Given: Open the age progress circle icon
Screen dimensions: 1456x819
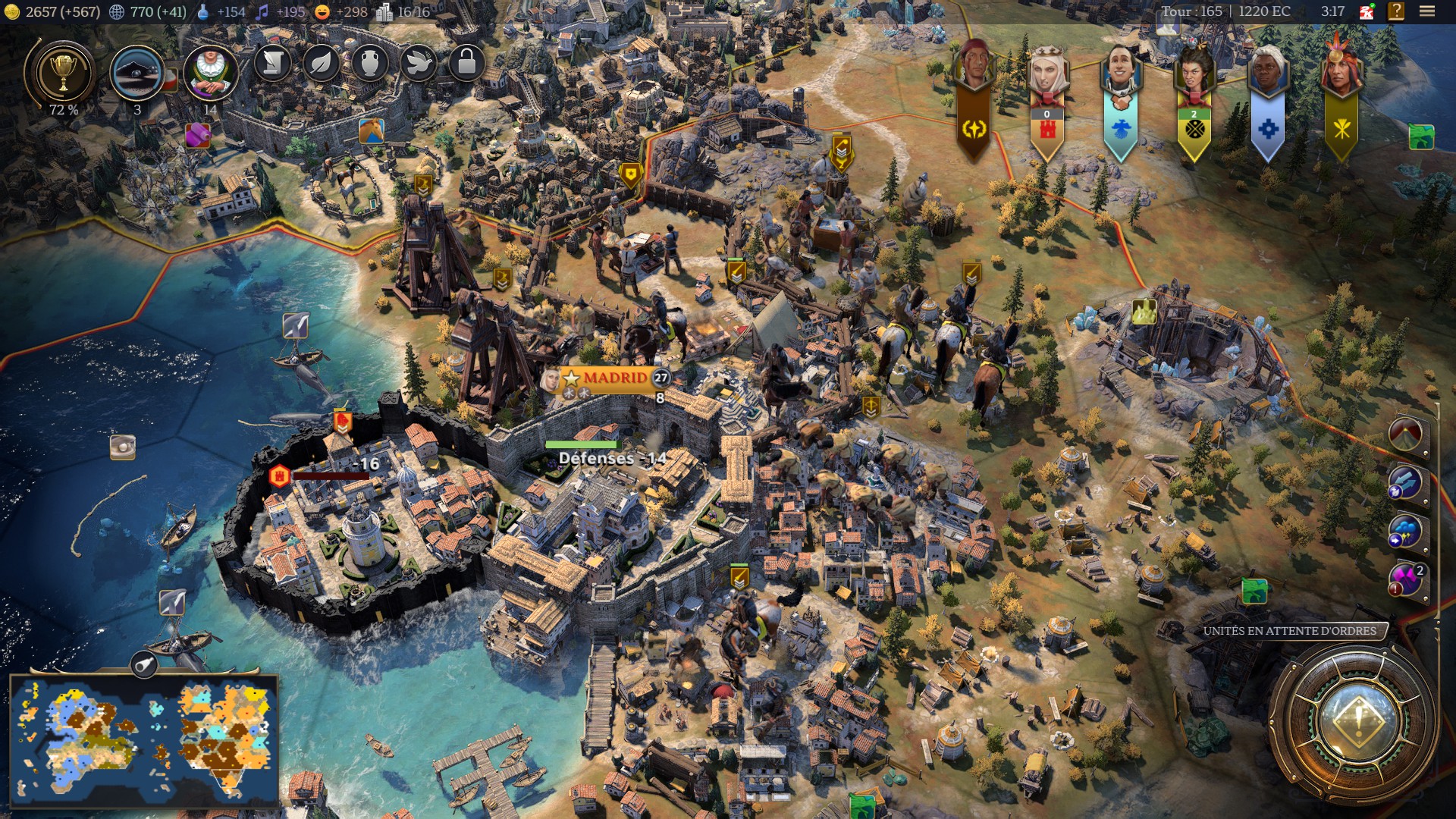Looking at the screenshot, I should (137, 74).
